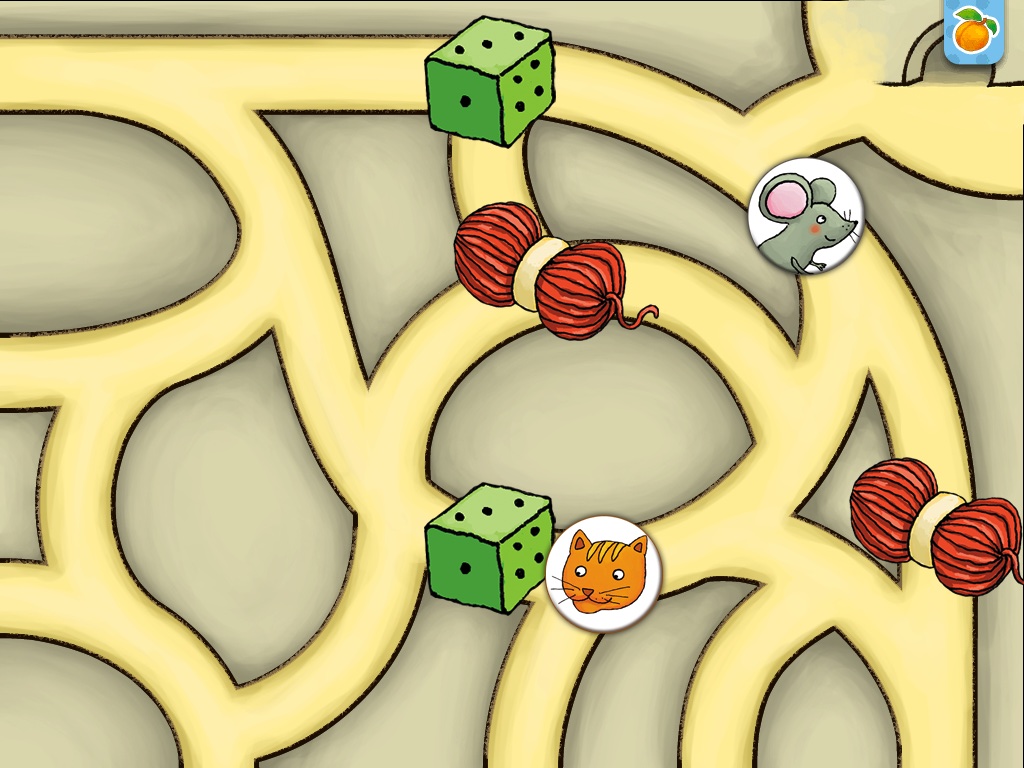
Task: Select the grey mouse token
Action: [x=805, y=217]
